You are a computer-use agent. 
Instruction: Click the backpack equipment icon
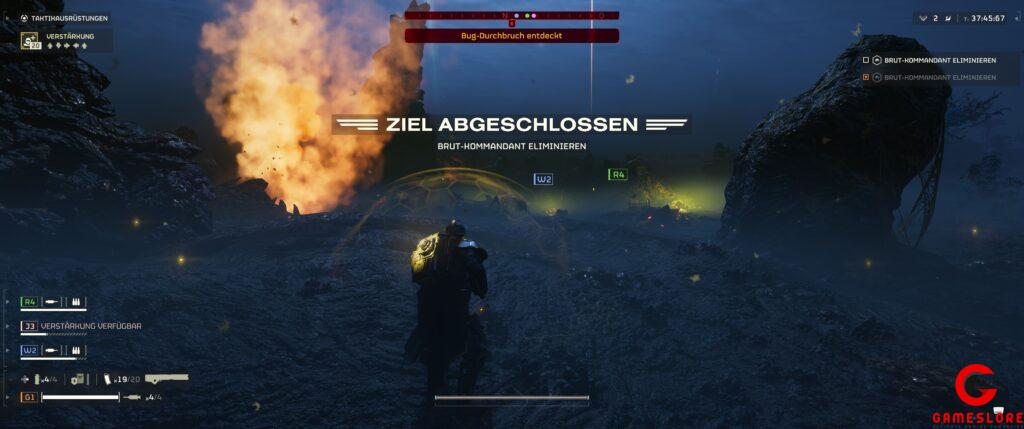click(x=78, y=379)
